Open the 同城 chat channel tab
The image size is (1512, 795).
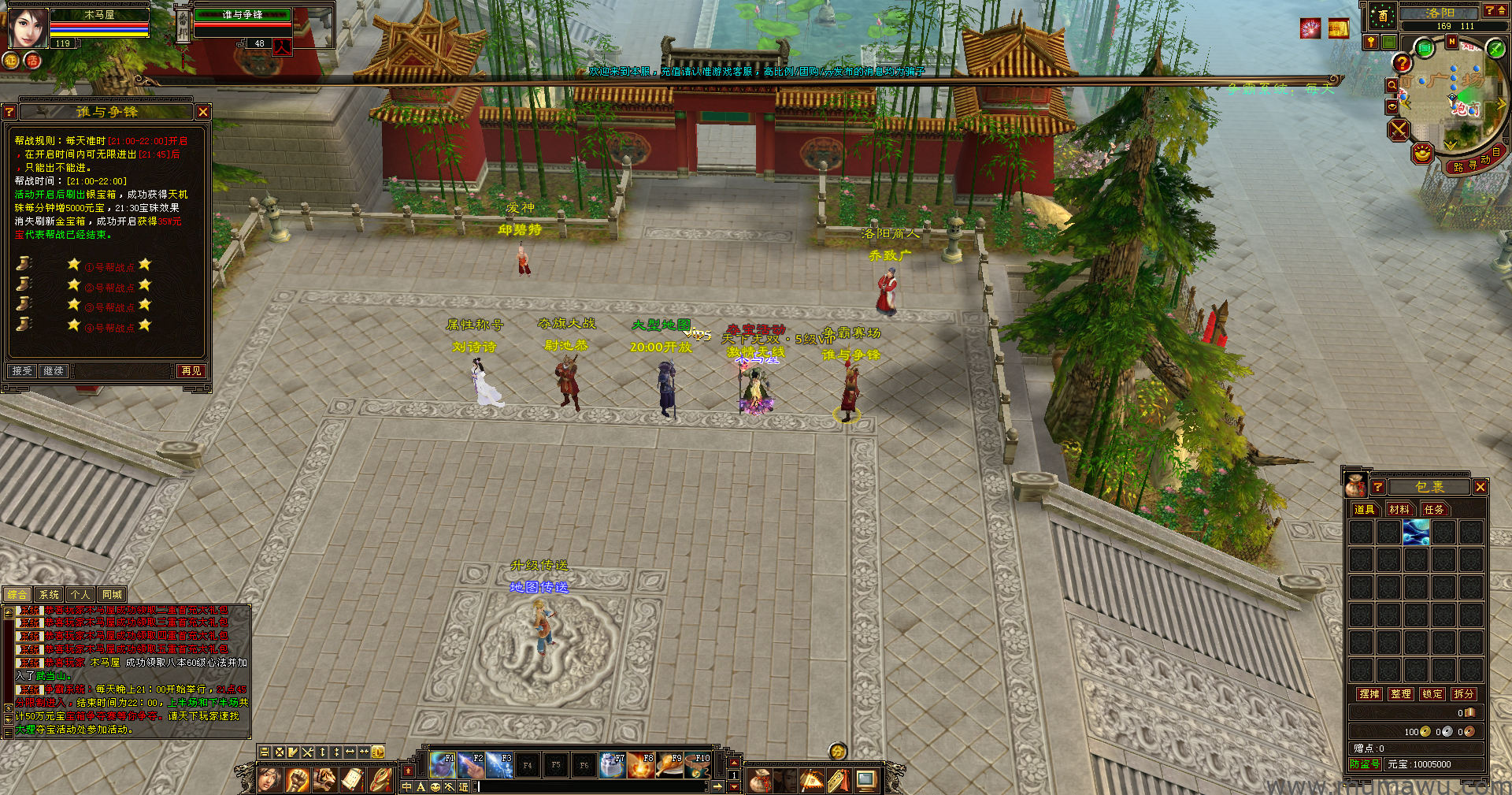[x=112, y=595]
